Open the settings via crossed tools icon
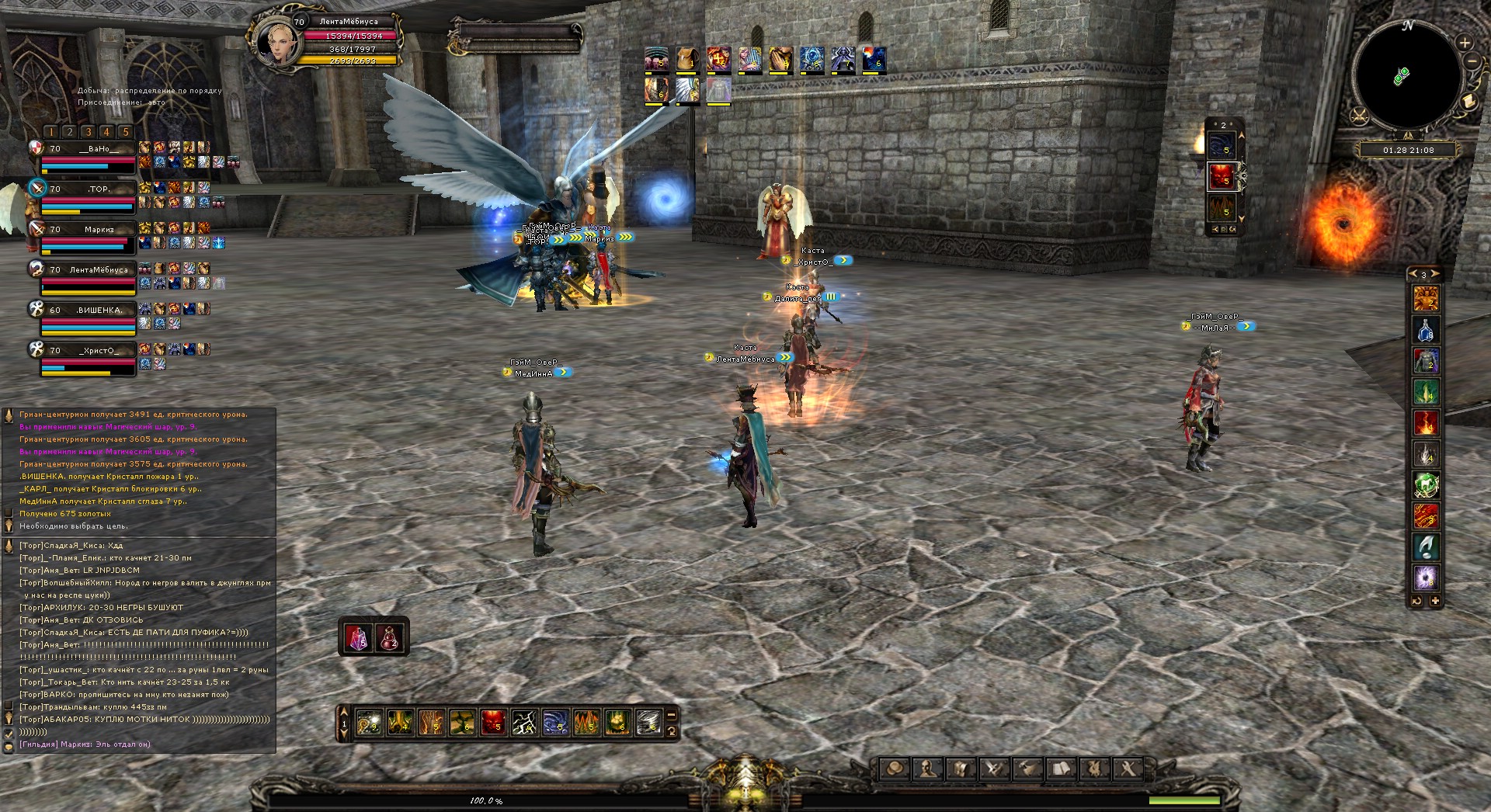The image size is (1491, 812). (x=1128, y=769)
